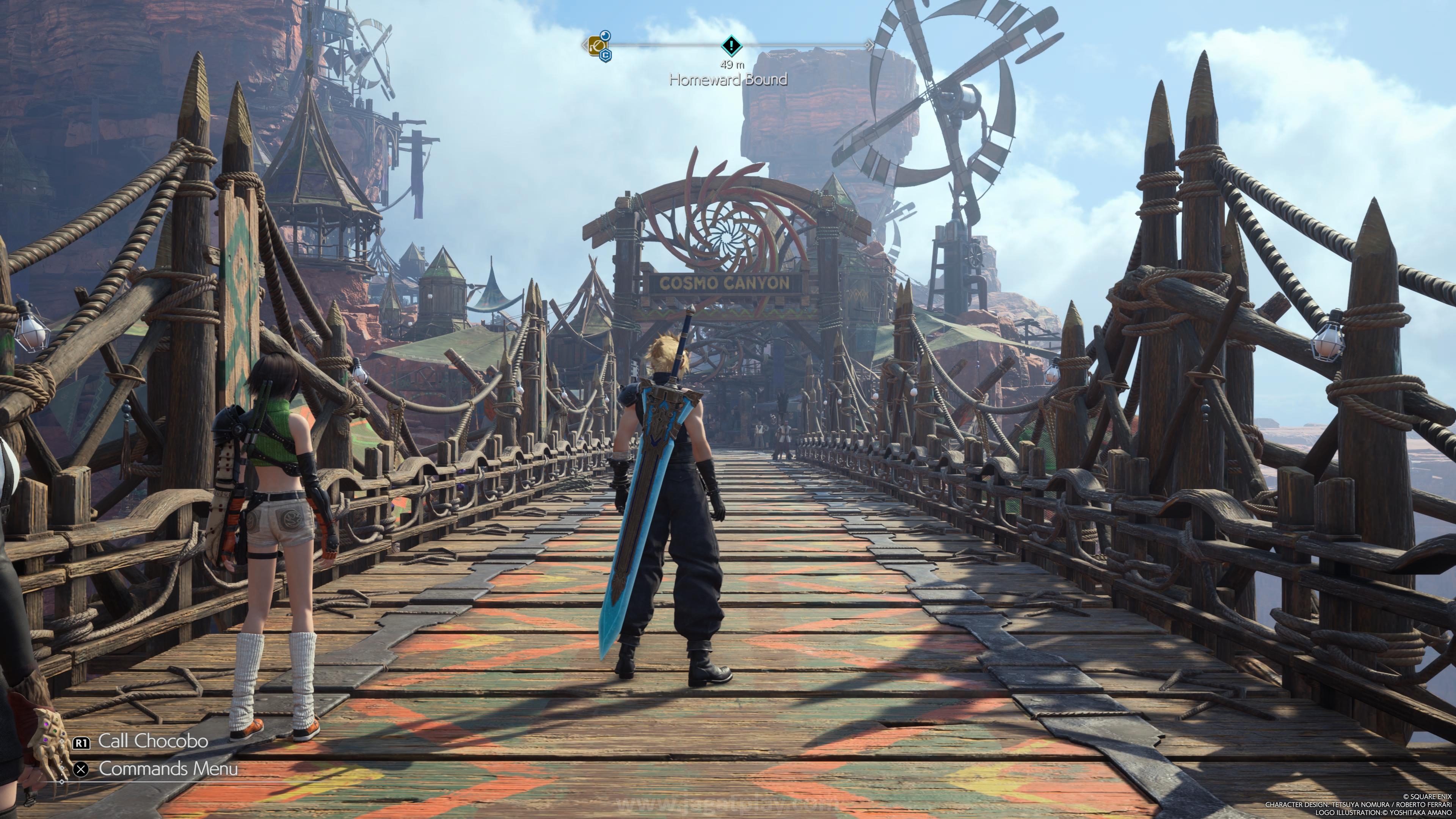This screenshot has width=1456, height=819.
Task: Click the blue hexagon C marker
Action: [606, 55]
